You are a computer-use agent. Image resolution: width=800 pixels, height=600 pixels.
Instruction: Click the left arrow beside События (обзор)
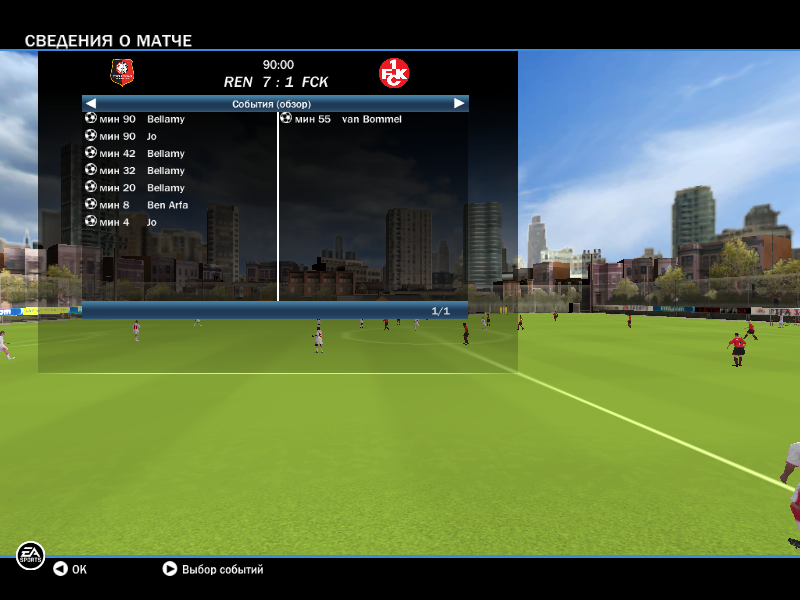(x=90, y=103)
